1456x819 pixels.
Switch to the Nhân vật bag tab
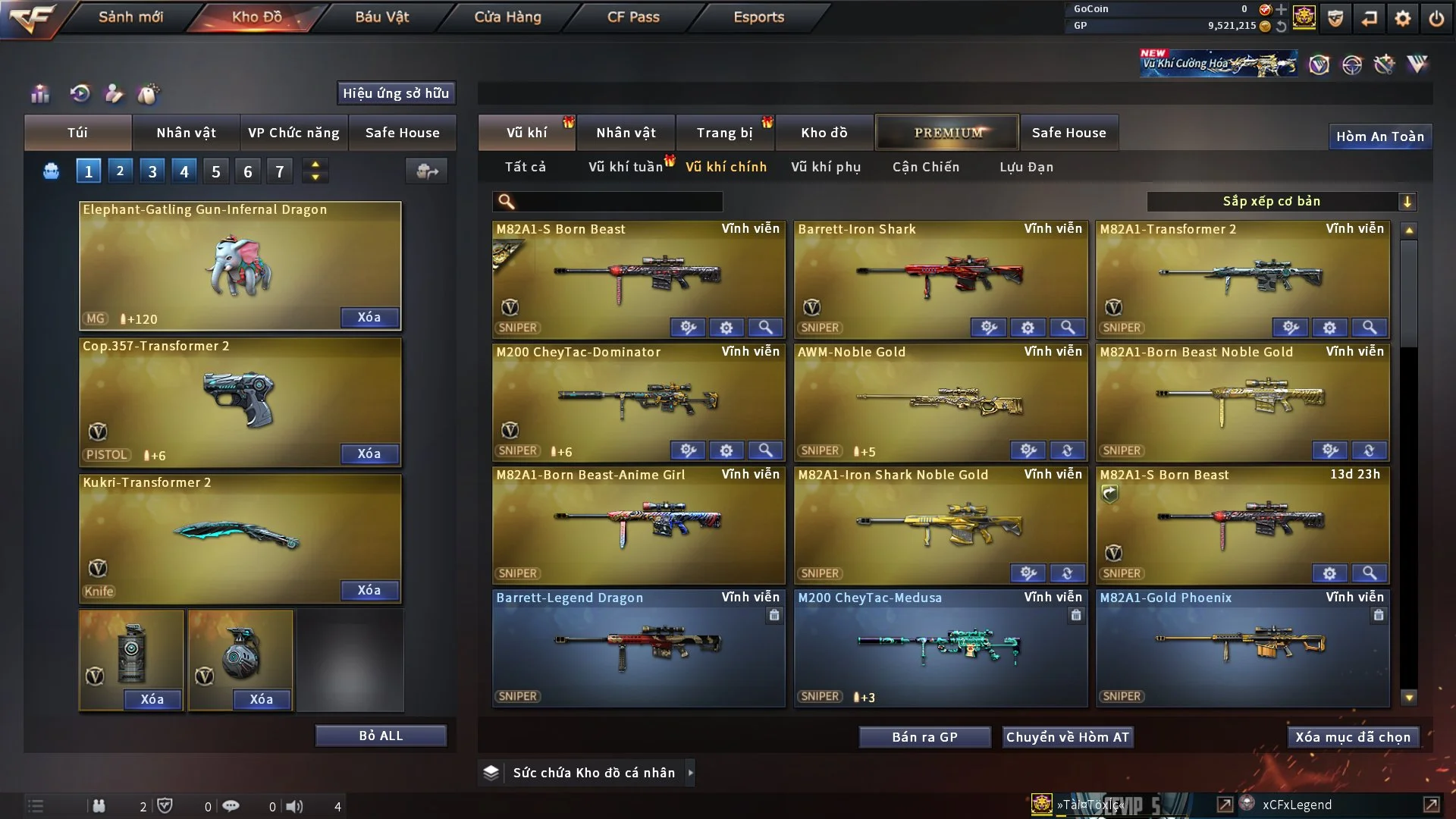(186, 133)
